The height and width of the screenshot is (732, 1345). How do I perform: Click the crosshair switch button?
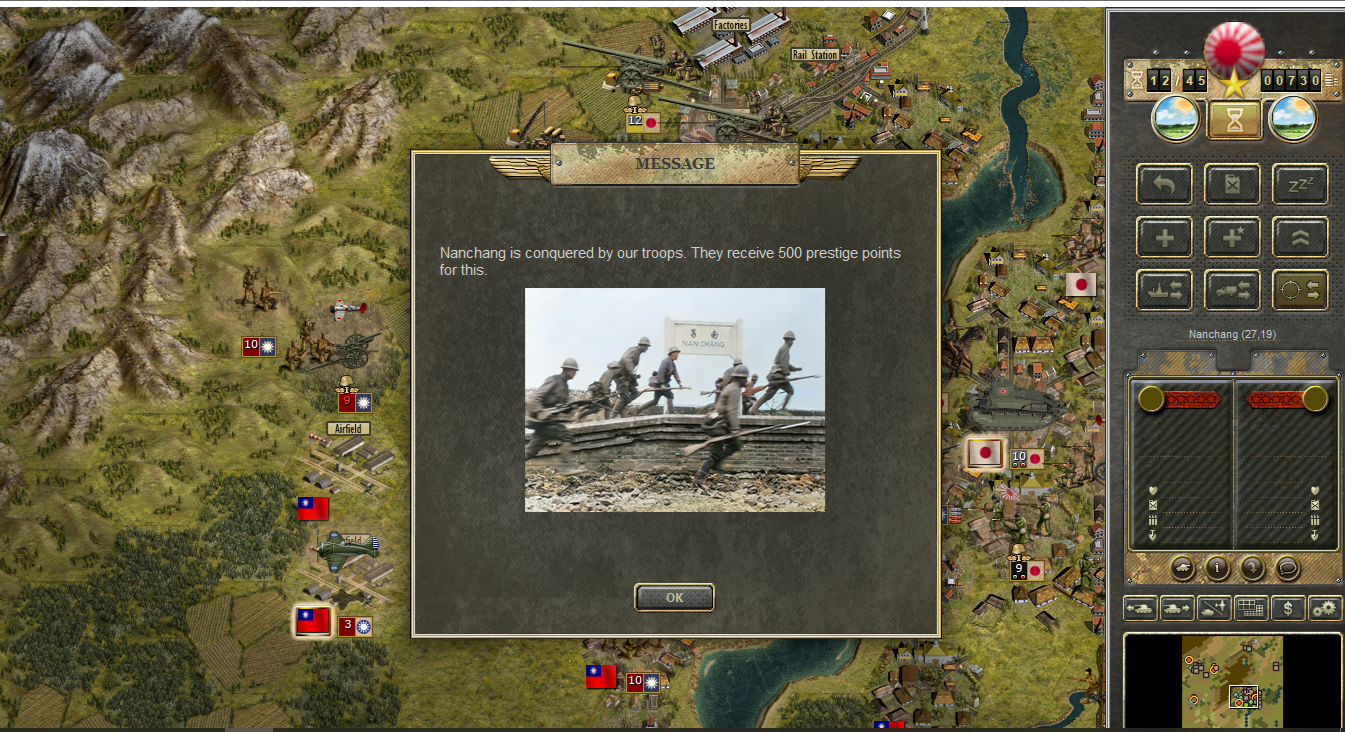click(x=1300, y=290)
